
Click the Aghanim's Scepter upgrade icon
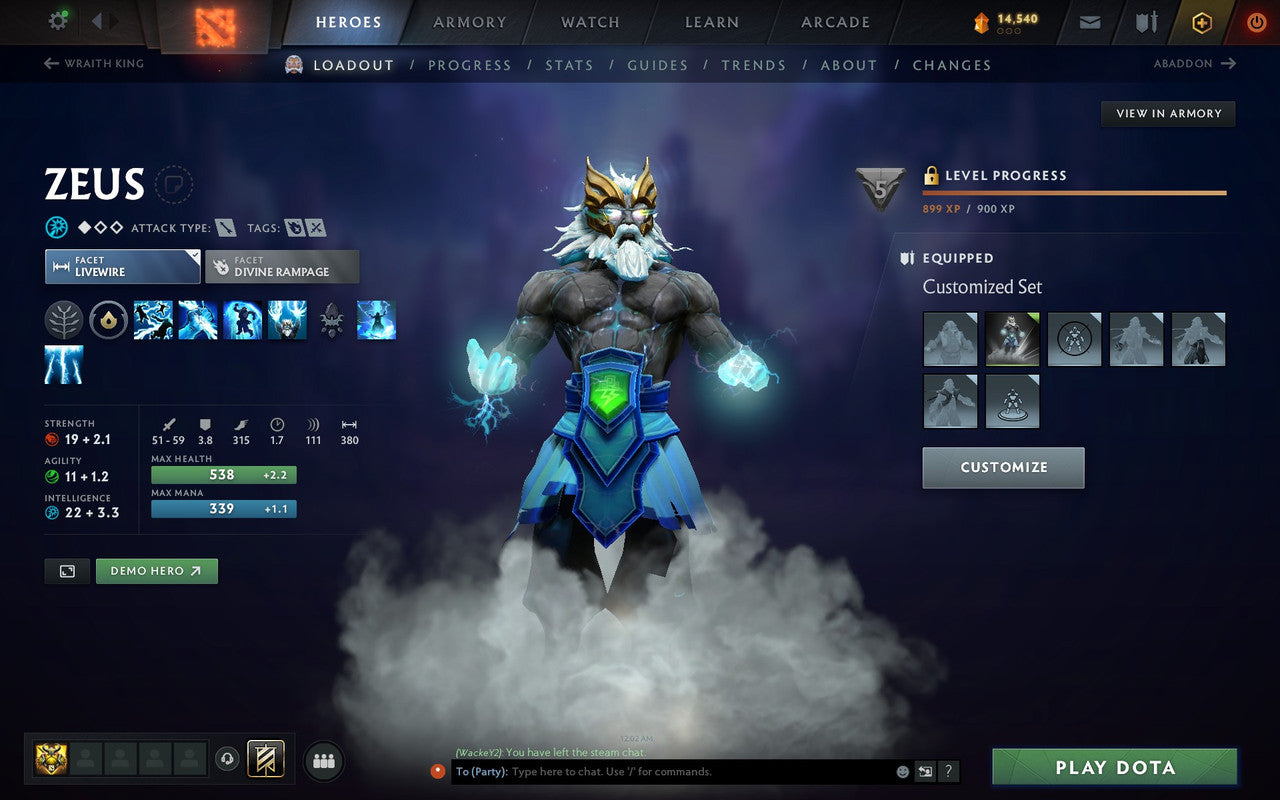click(330, 318)
